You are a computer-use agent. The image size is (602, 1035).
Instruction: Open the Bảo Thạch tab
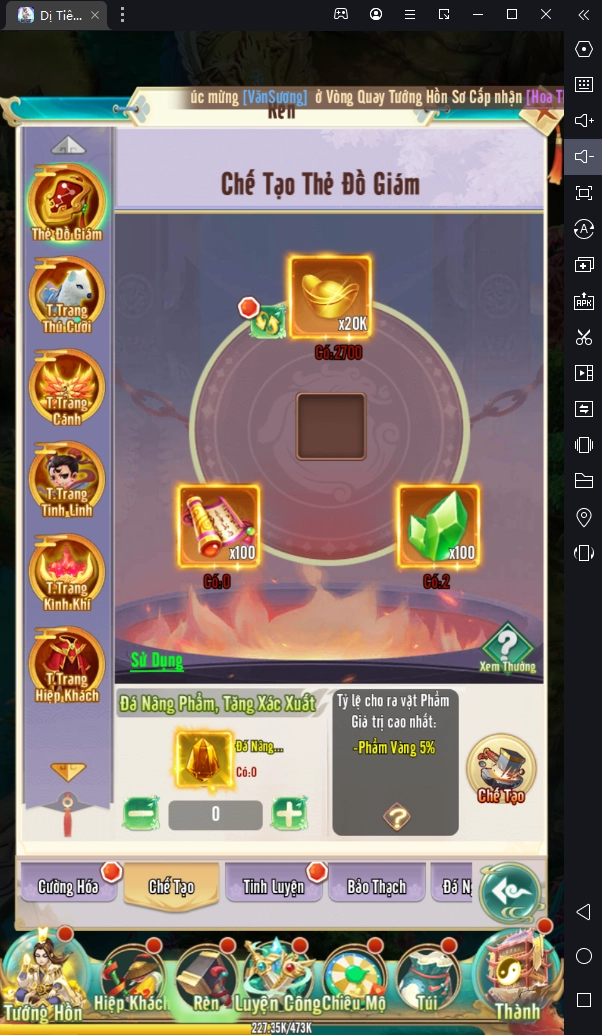coord(376,886)
